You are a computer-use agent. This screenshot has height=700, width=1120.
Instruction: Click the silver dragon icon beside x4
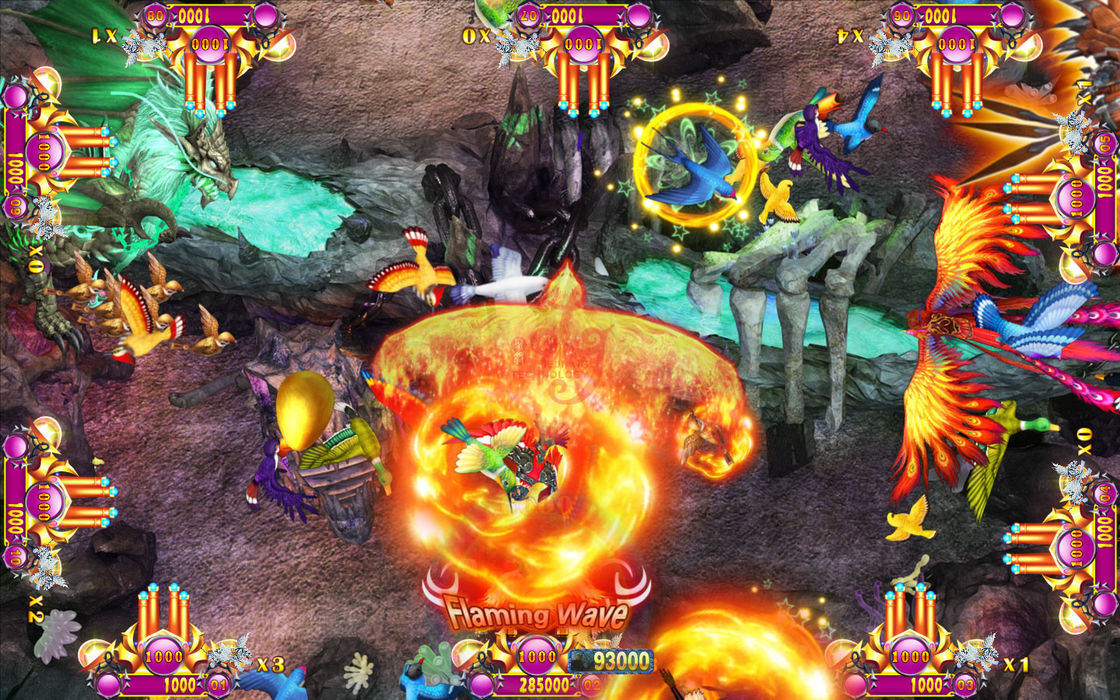pyautogui.click(x=886, y=44)
